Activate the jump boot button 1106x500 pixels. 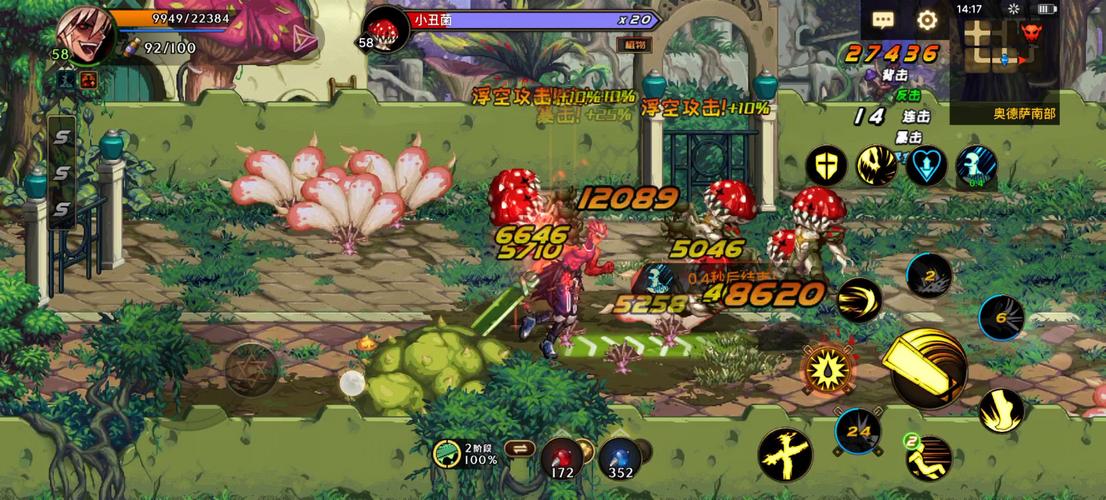1000,410
